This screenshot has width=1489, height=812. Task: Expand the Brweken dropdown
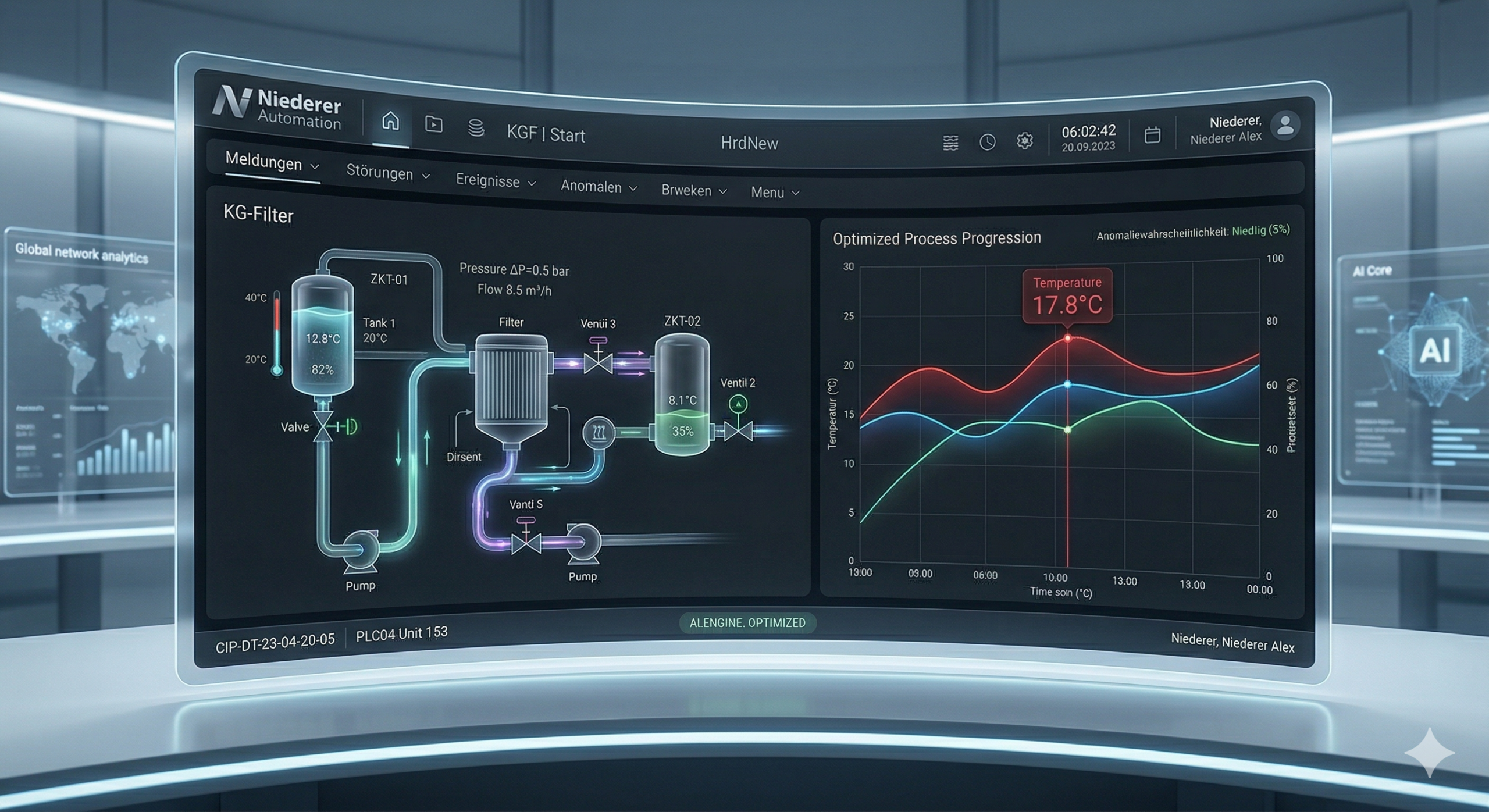(x=694, y=191)
